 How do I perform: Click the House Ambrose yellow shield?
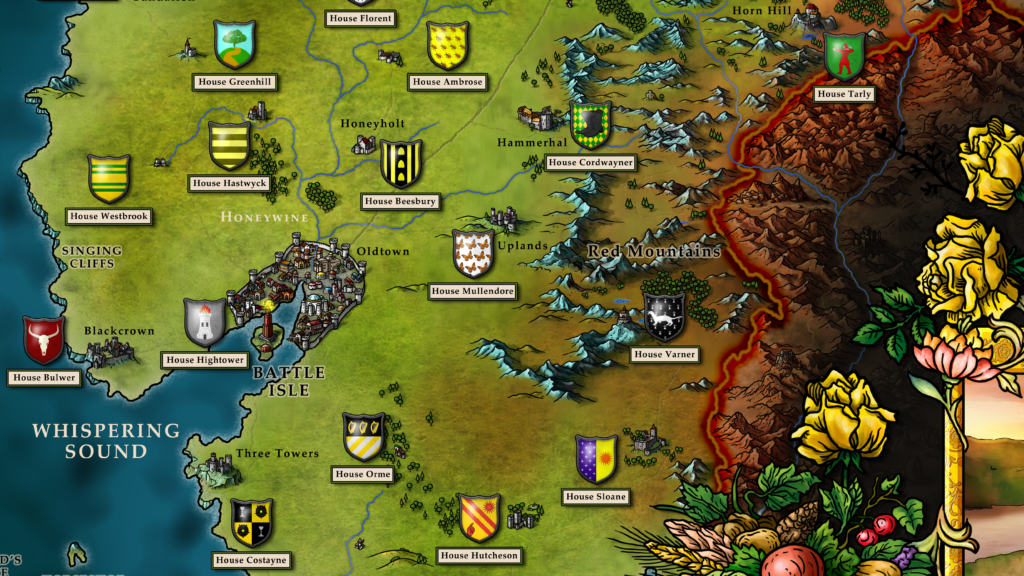pos(447,45)
